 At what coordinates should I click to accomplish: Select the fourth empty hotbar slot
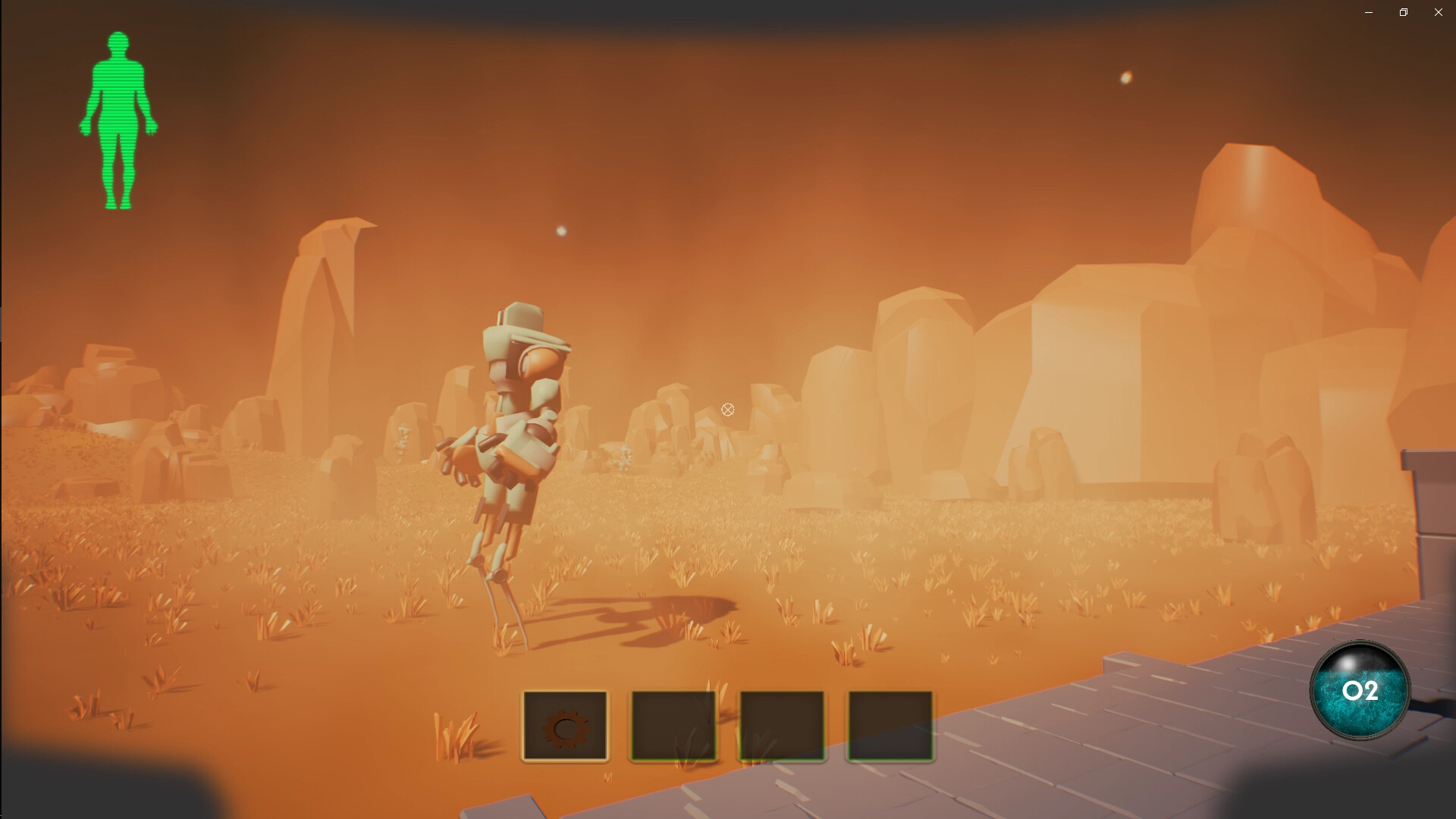[890, 725]
